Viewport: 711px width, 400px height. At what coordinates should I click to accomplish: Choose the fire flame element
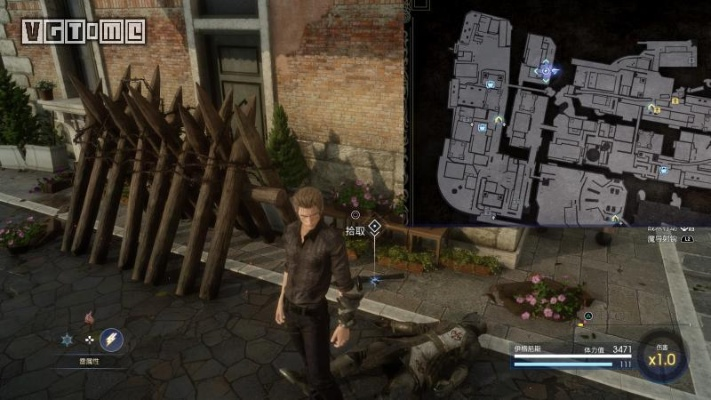tap(90, 317)
